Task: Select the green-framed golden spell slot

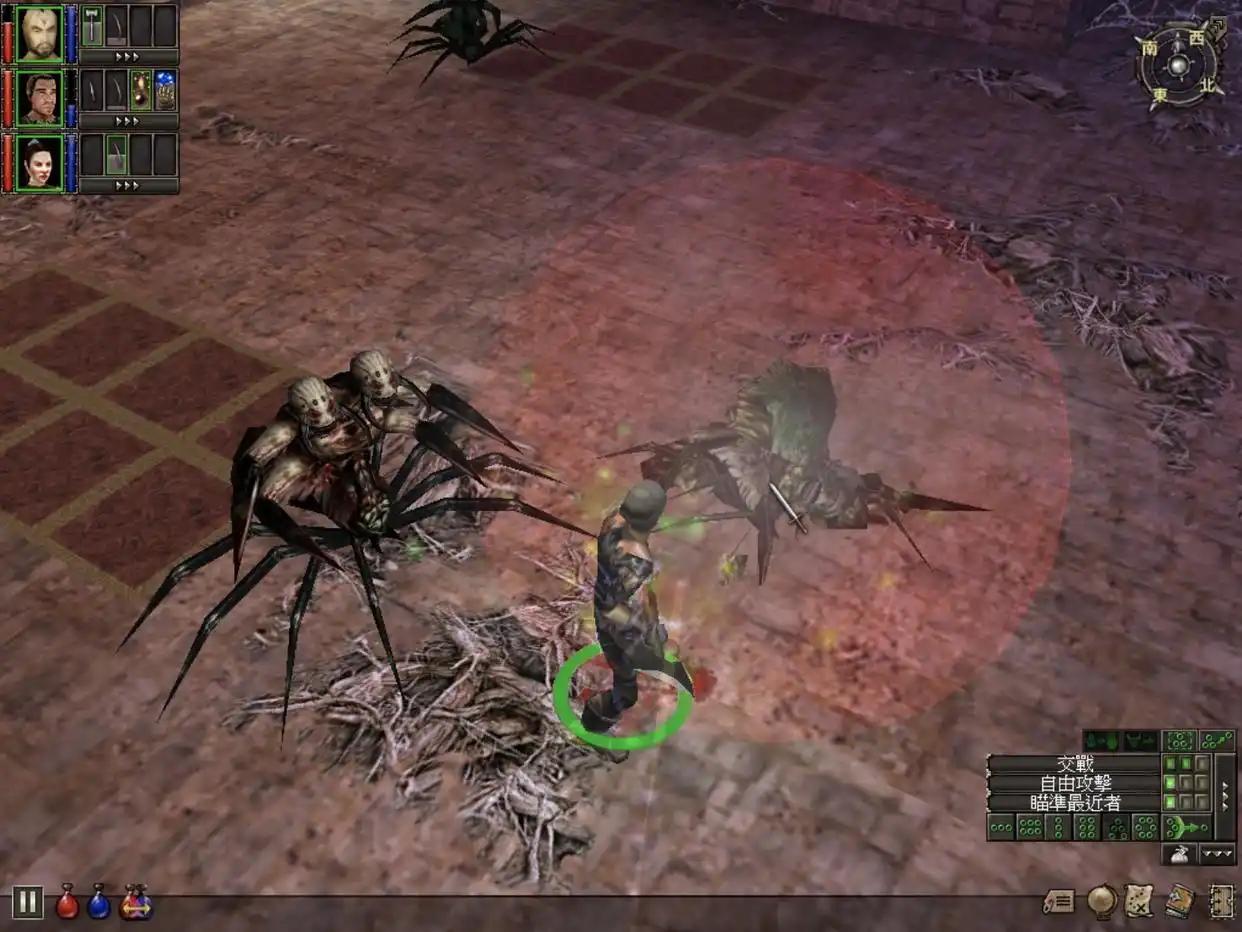Action: (141, 90)
